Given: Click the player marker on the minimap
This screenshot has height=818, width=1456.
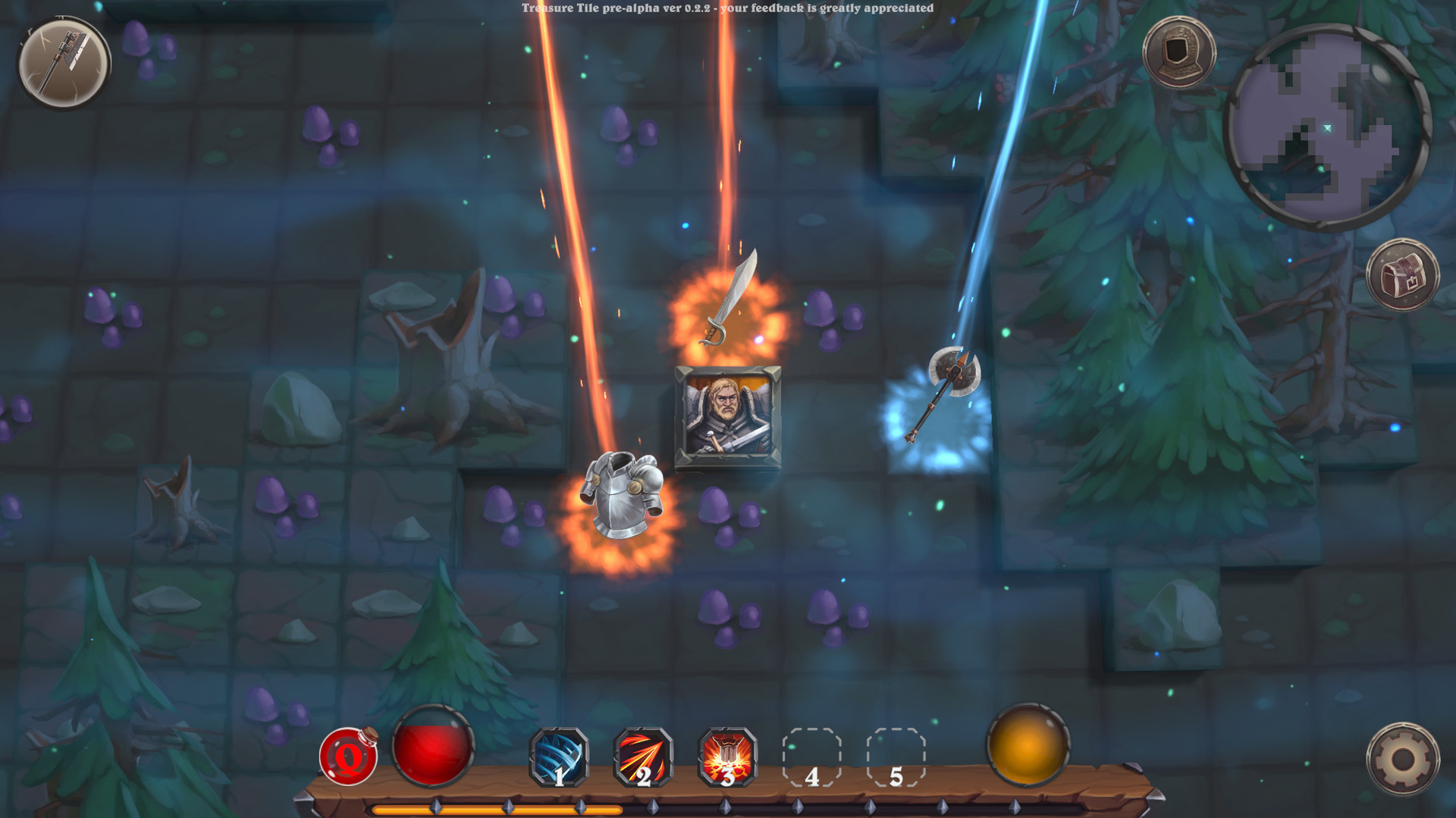Looking at the screenshot, I should click(x=1328, y=129).
